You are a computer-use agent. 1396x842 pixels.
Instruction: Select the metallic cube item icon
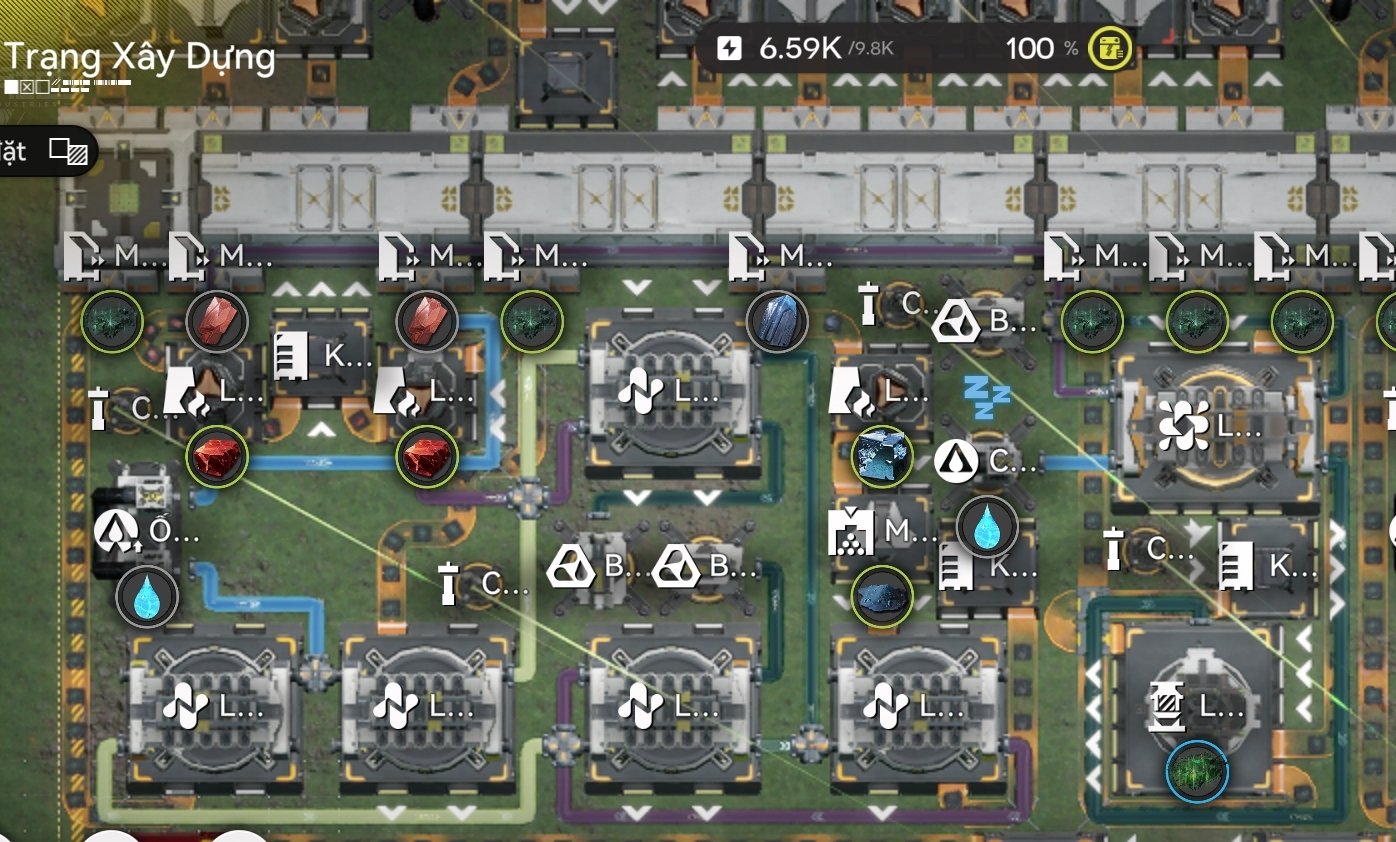[882, 457]
